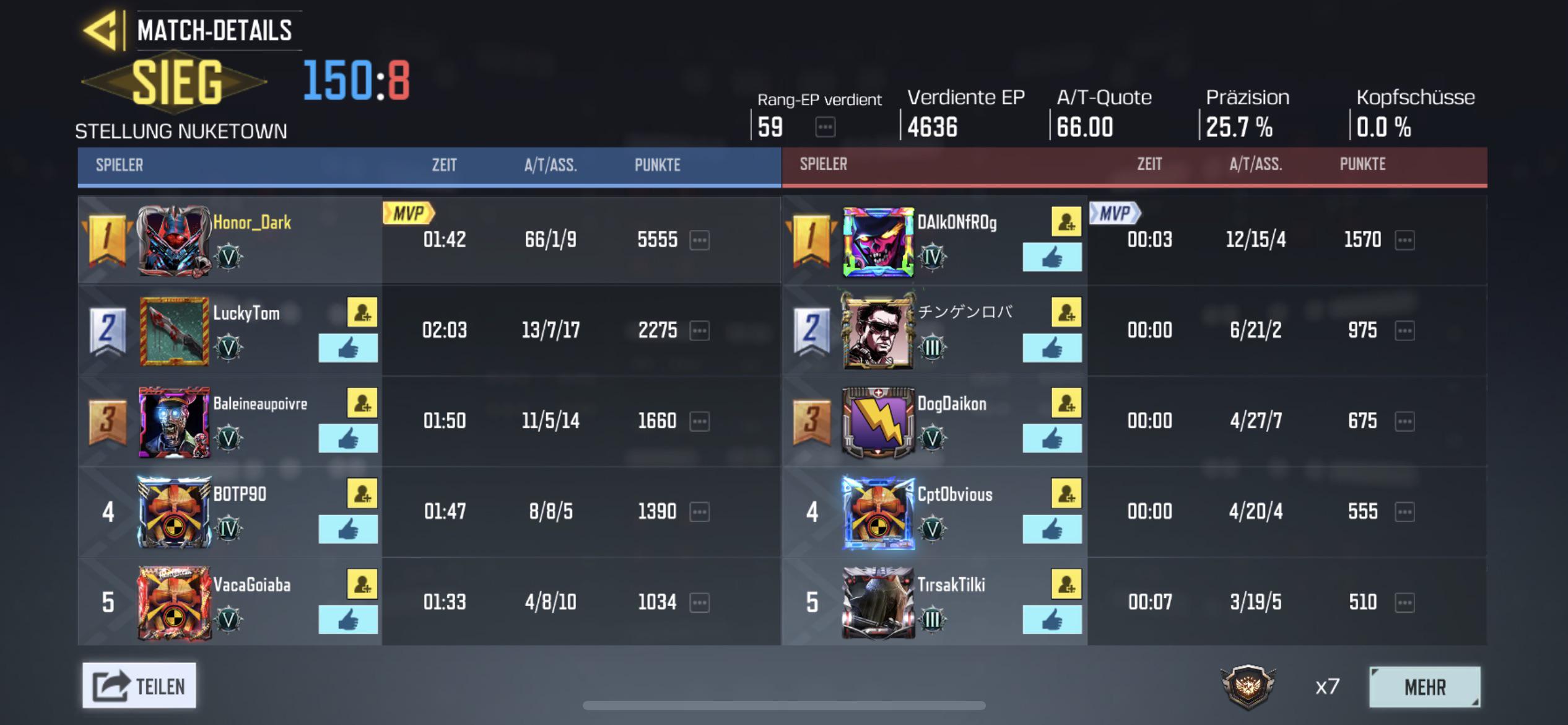
Task: Click チンゲンロバ's avatar thumbnail
Action: coord(879,330)
